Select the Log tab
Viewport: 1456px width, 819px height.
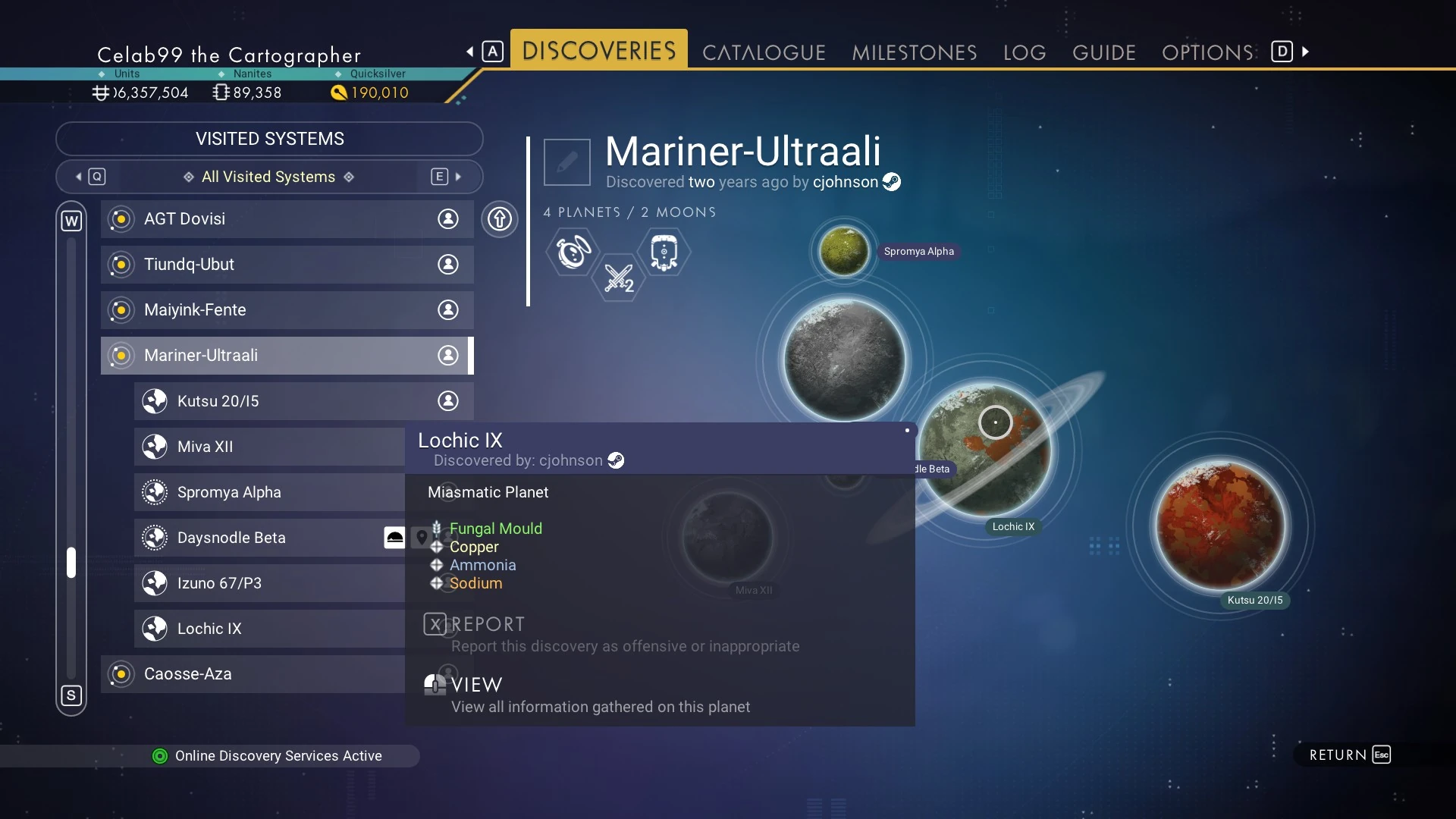1024,52
